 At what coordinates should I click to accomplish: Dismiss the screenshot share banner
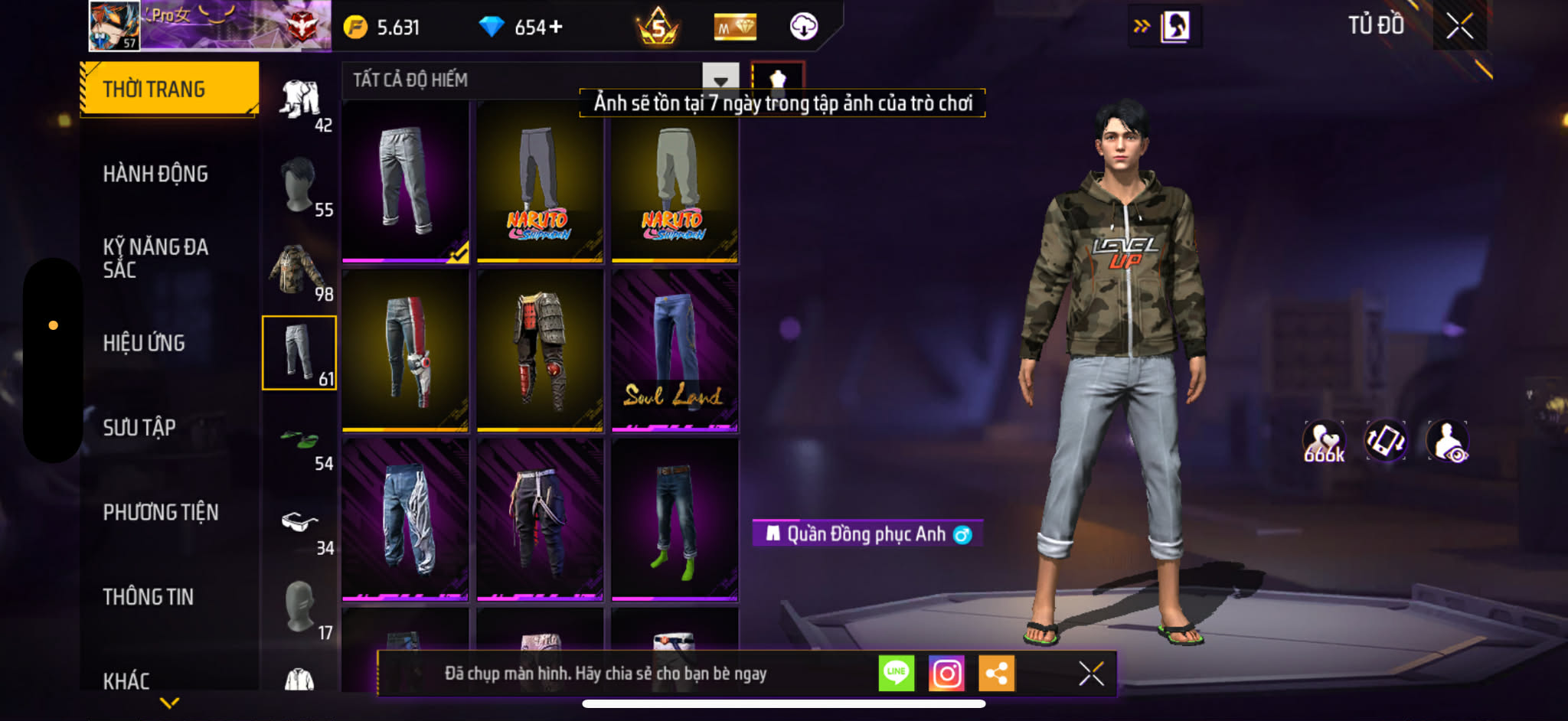coord(1091,674)
